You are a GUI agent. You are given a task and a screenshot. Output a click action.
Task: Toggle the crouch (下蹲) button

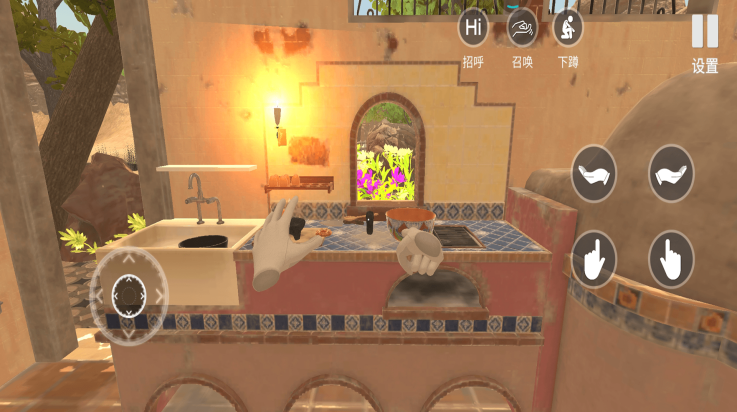coord(568,28)
